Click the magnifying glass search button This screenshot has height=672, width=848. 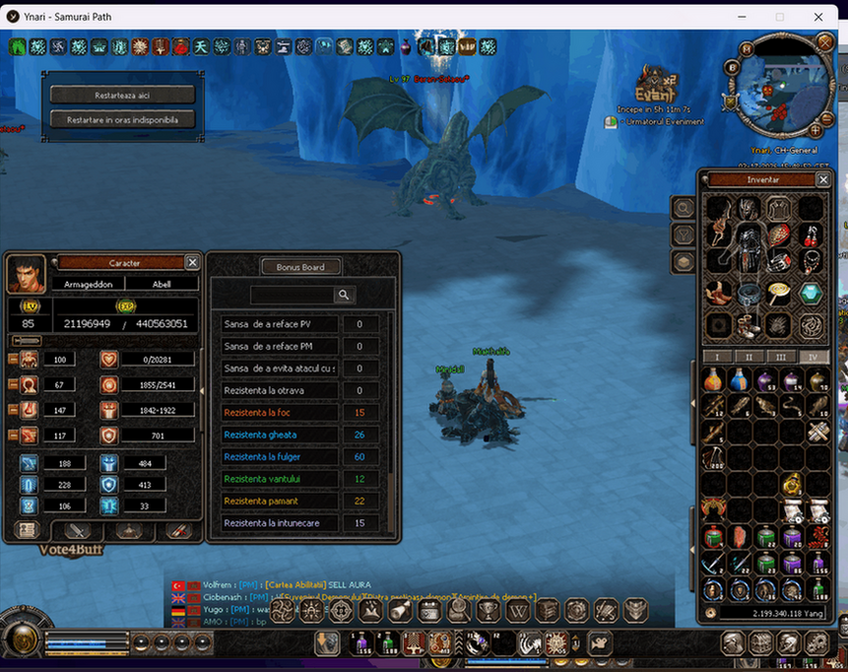pos(344,295)
